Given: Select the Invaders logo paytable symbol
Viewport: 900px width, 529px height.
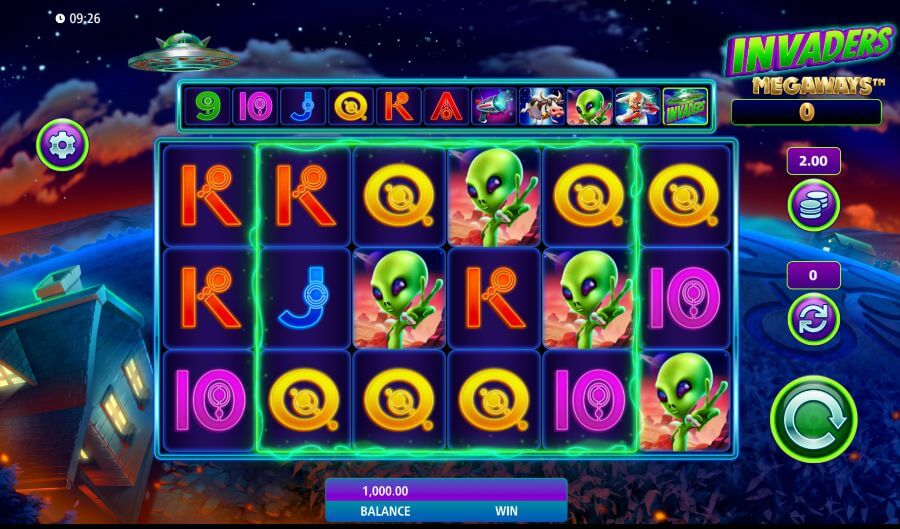Looking at the screenshot, I should pyautogui.click(x=685, y=106).
